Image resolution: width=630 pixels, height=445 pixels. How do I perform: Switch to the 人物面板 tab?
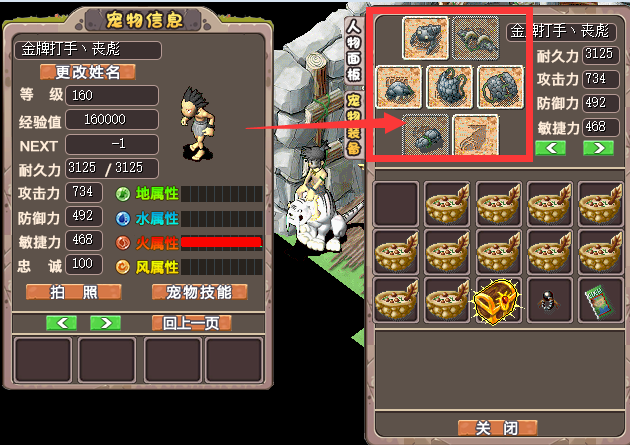pyautogui.click(x=353, y=54)
